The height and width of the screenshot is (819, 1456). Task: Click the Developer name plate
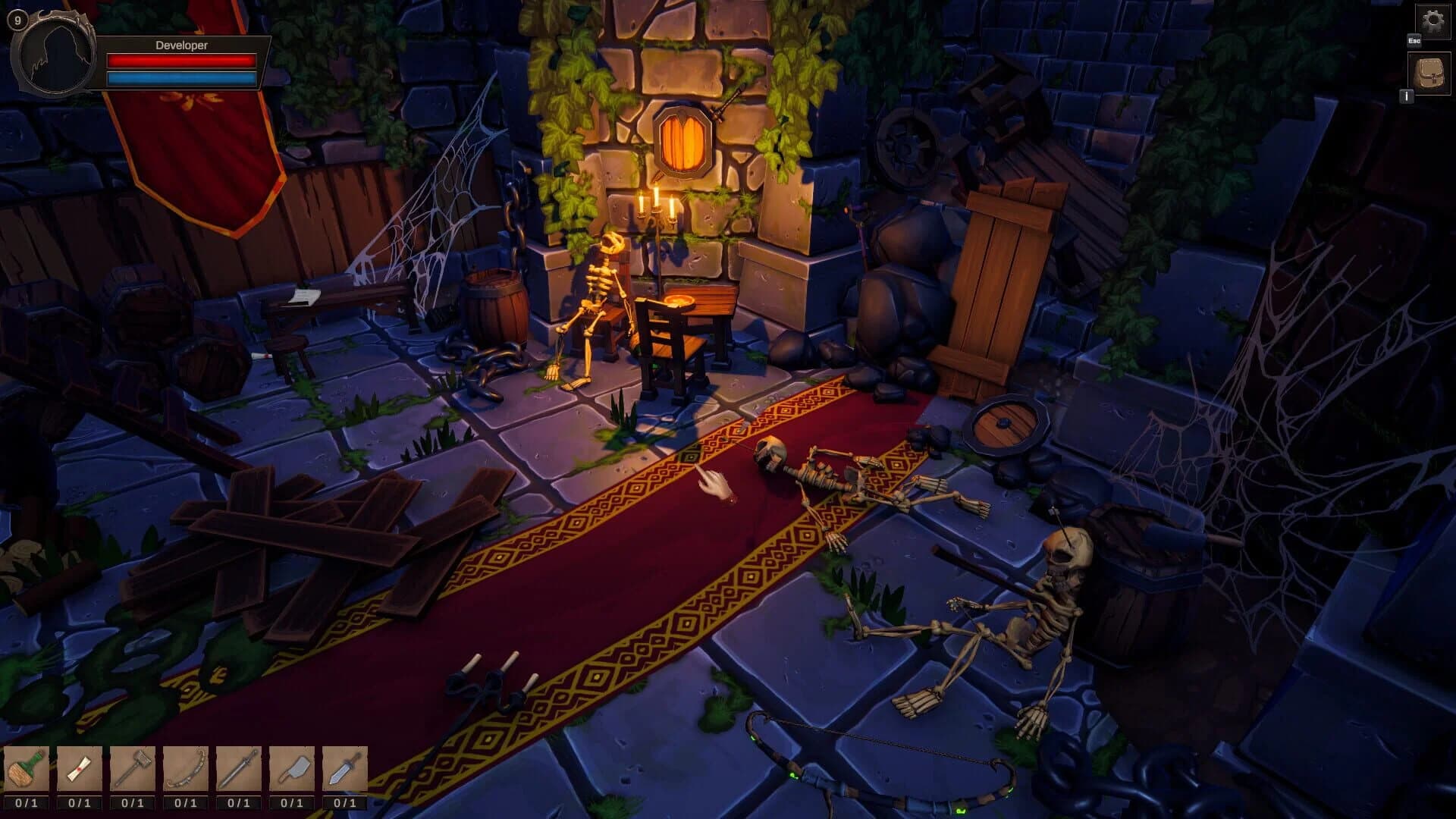(182, 45)
